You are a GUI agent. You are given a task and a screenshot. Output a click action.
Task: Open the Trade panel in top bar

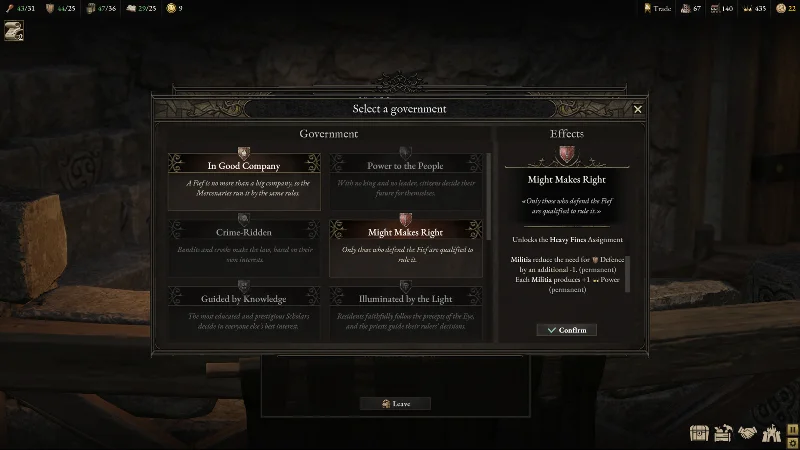click(656, 8)
